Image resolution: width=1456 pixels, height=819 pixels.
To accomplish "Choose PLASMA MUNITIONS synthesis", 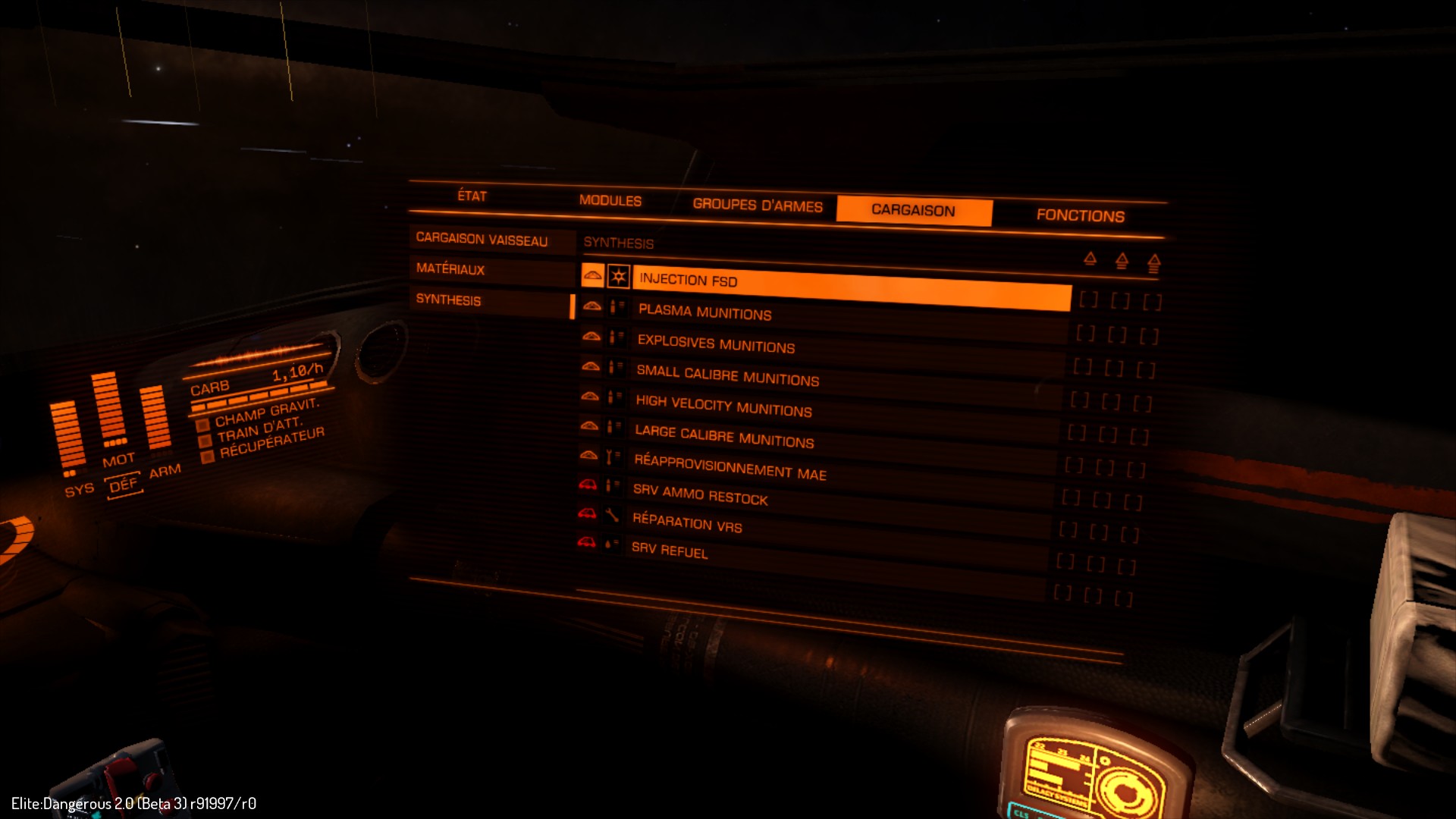I will coord(704,312).
